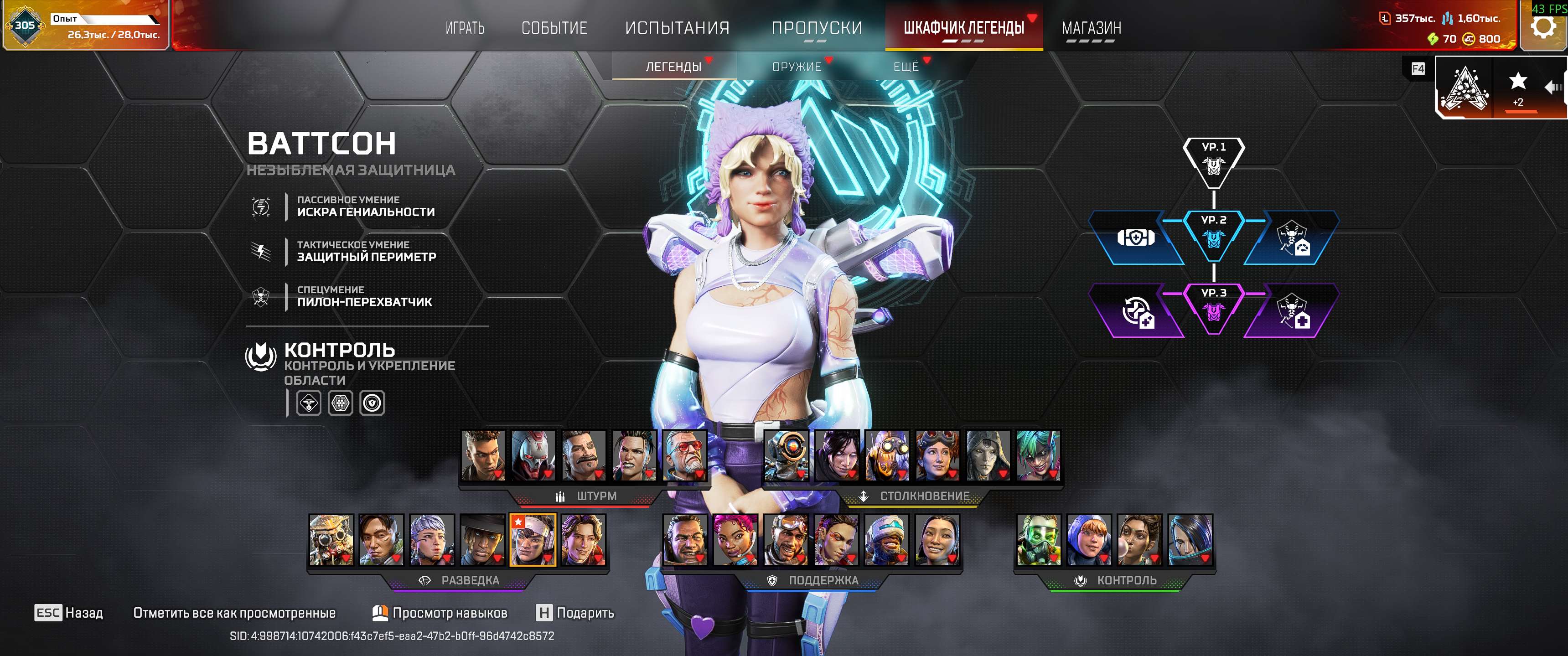
Task: Switch to the СОБЫТИЕ tab
Action: click(x=554, y=28)
